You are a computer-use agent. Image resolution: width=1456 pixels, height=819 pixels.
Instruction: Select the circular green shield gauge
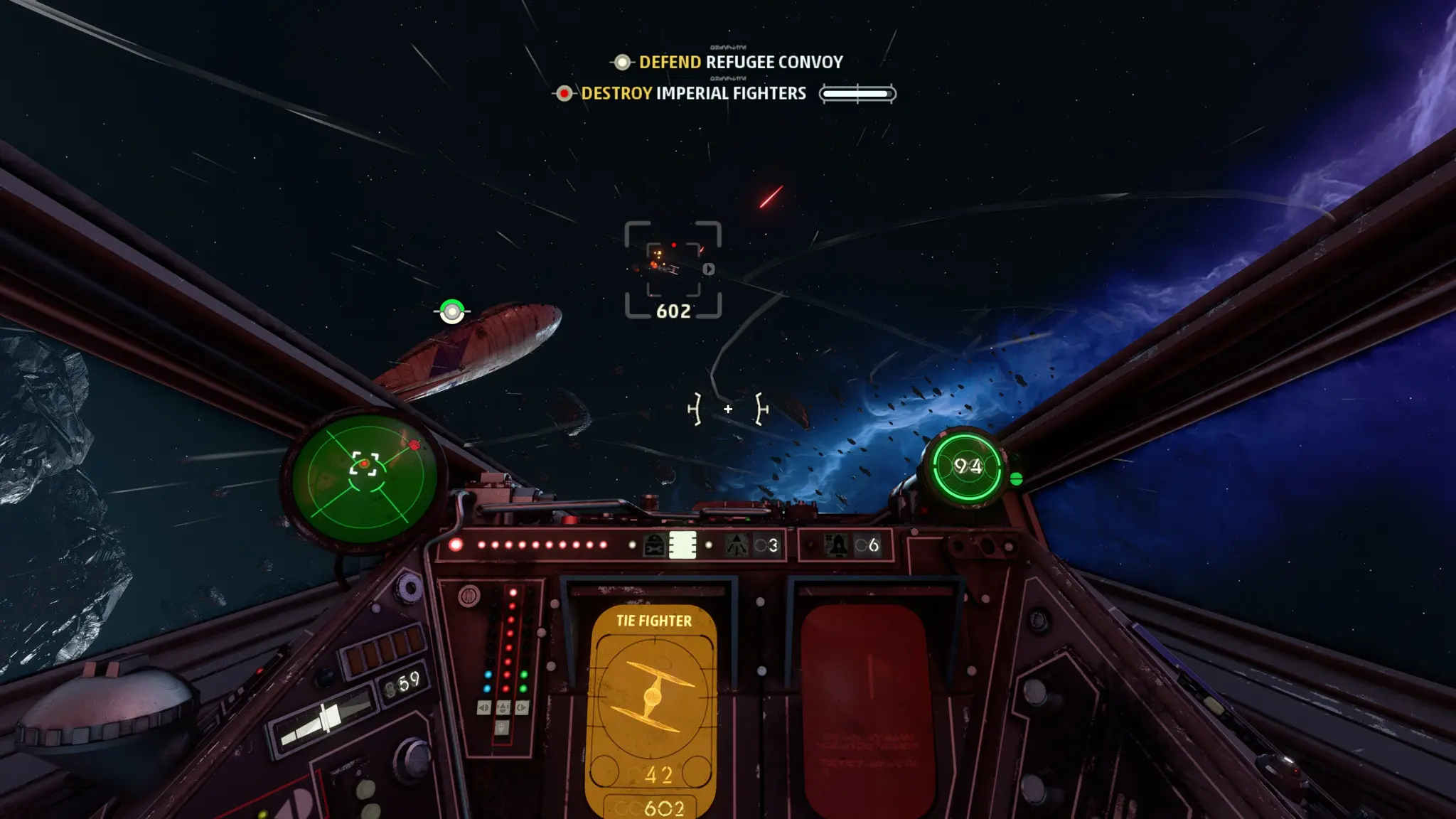[x=967, y=467]
